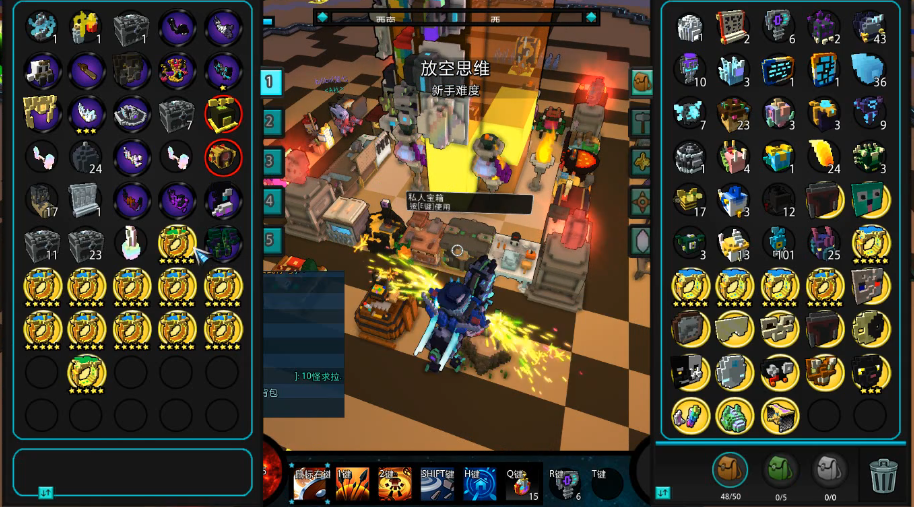Open the brown backpack inventory tab
Image resolution: width=914 pixels, height=507 pixels.
coord(730,469)
